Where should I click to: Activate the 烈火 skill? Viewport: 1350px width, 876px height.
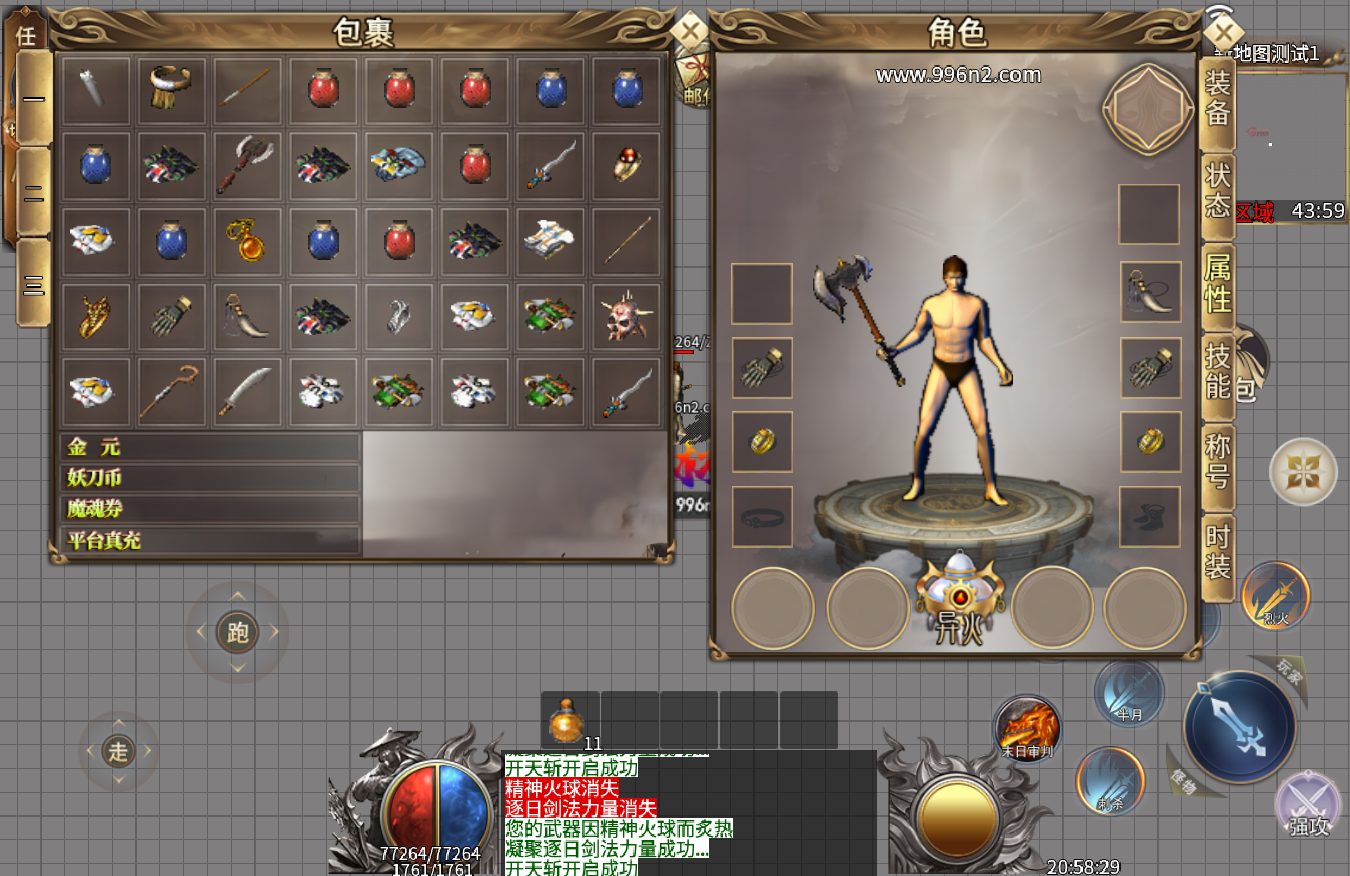pos(1275,597)
